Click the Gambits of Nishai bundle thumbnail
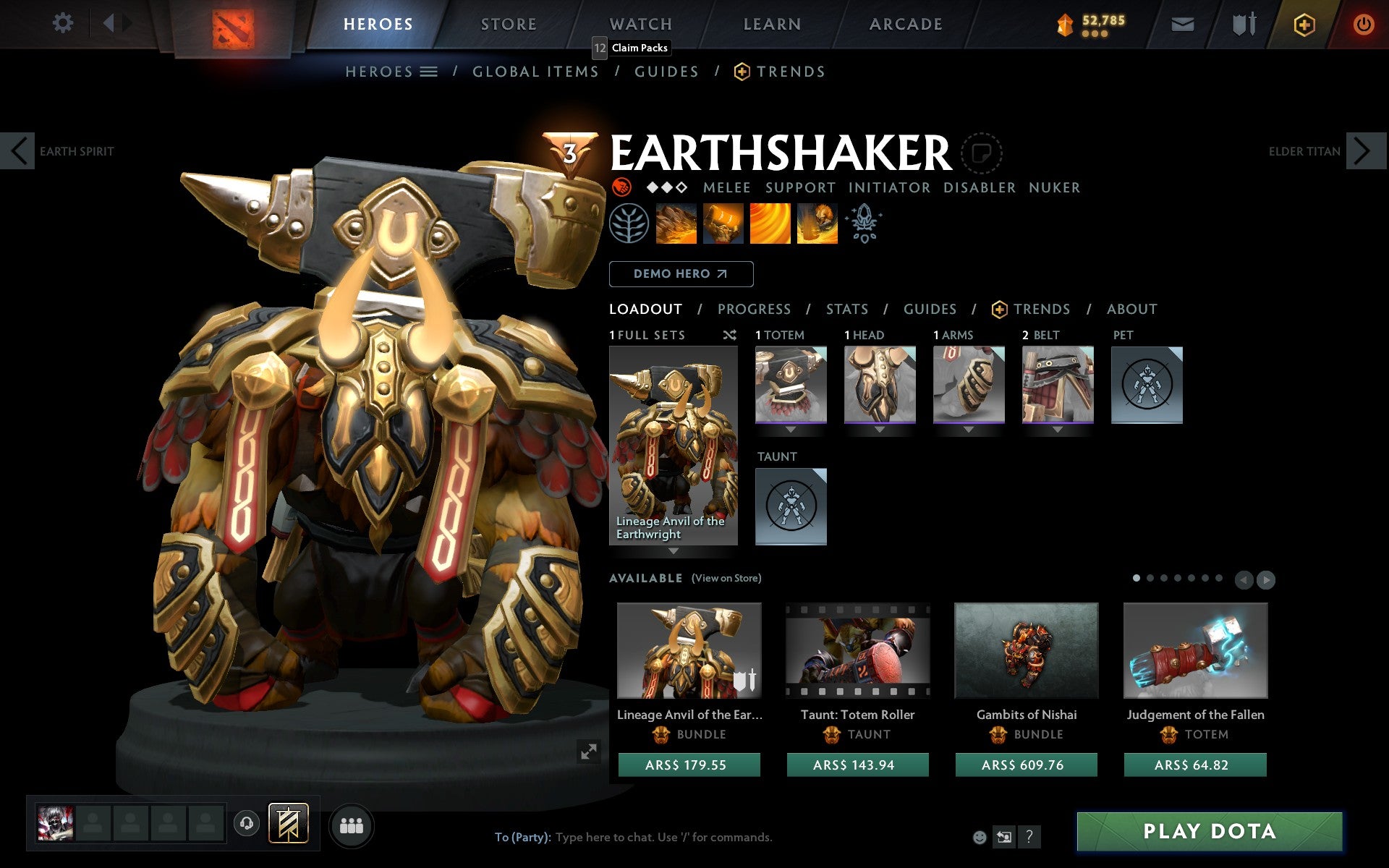 pos(1026,650)
